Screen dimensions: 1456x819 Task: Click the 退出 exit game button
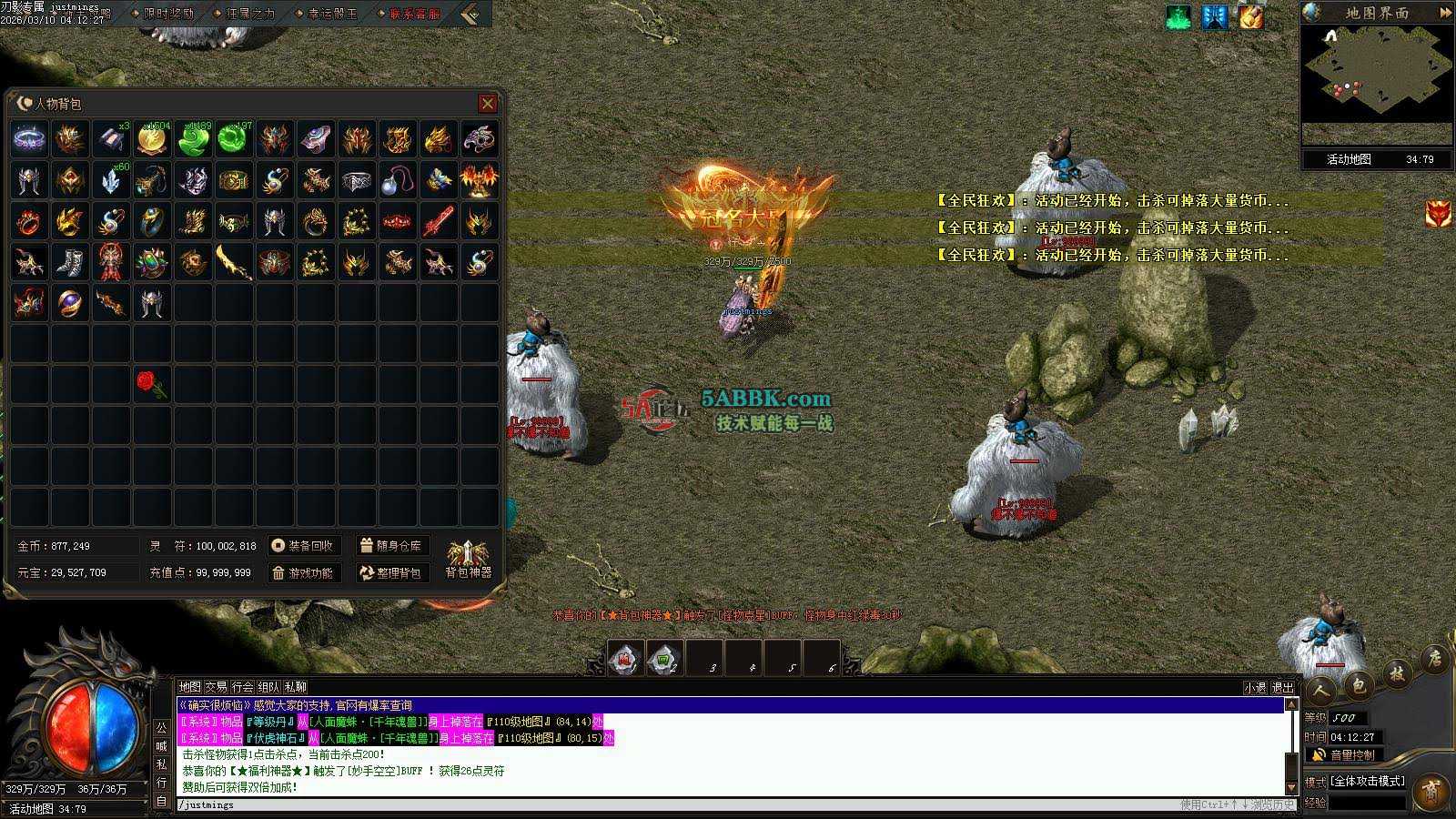pos(1282,688)
